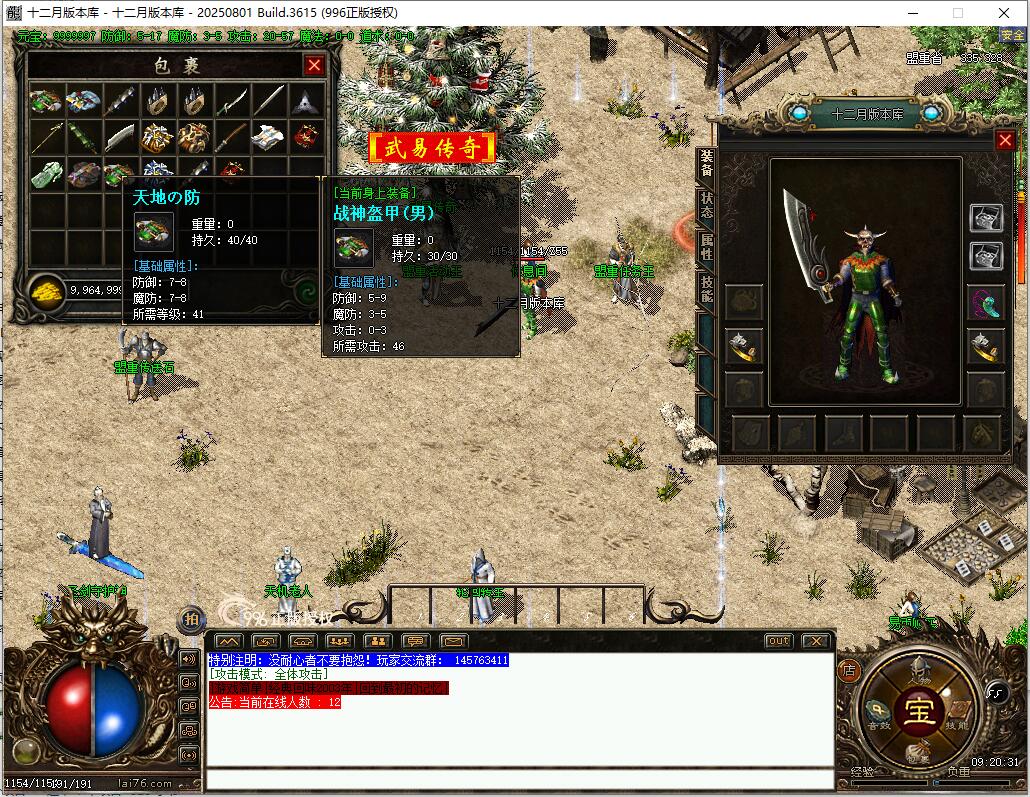Show the 技能 skills tab
1030x797 pixels.
pyautogui.click(x=706, y=289)
